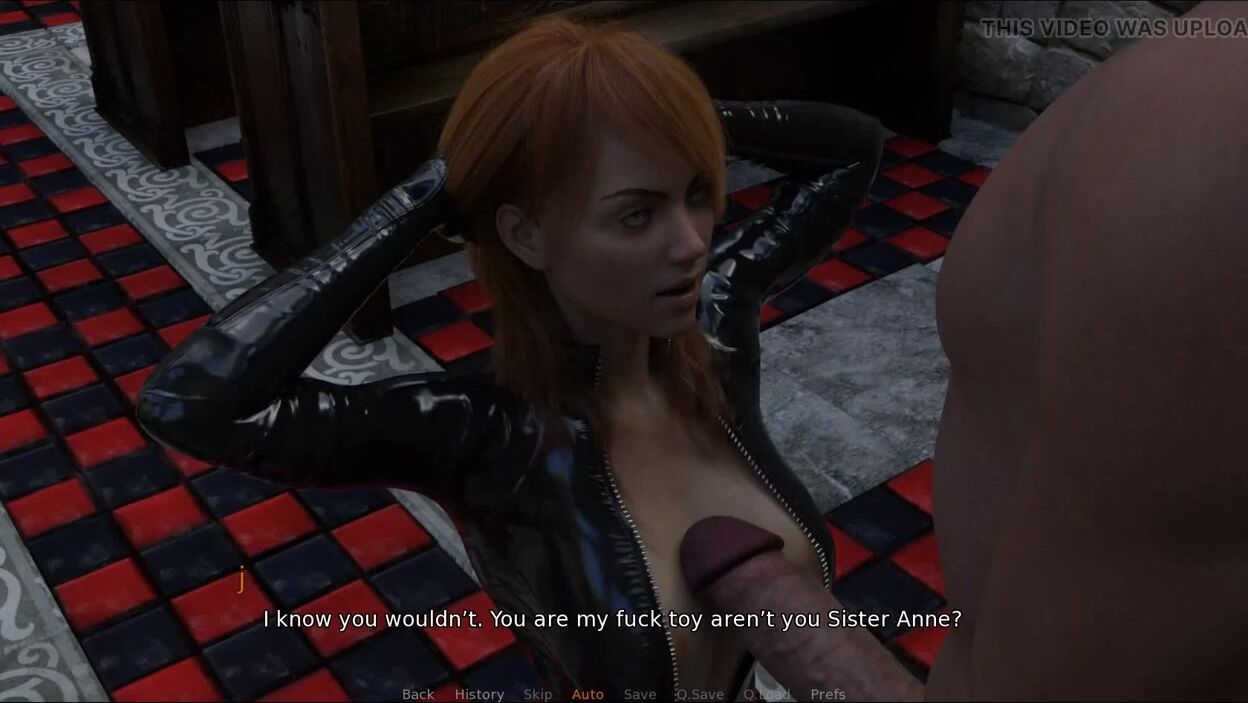Open the dialogue History
Screen dimensions: 1248x703
(x=479, y=694)
